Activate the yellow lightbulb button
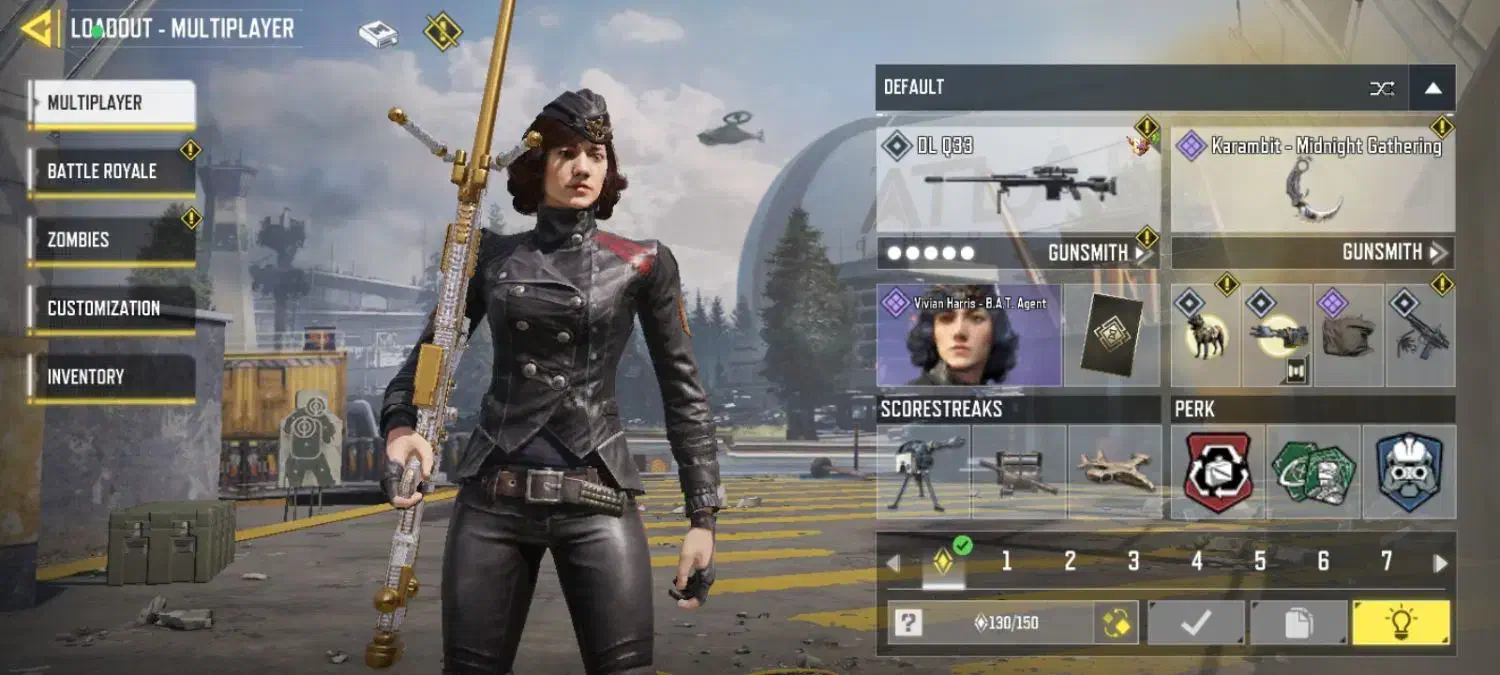The image size is (1500, 675). pyautogui.click(x=1400, y=623)
